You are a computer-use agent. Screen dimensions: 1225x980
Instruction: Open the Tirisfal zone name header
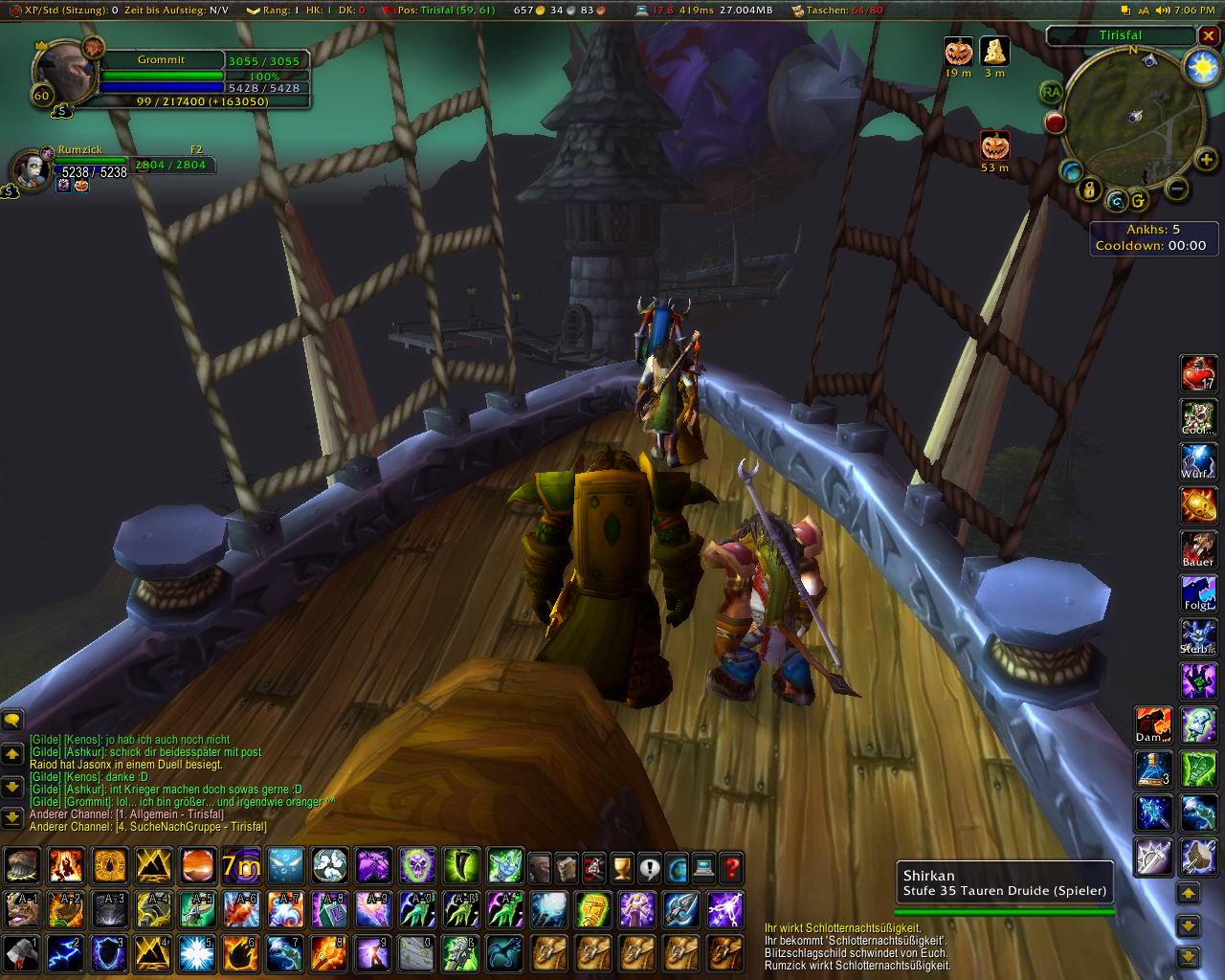coord(1120,35)
